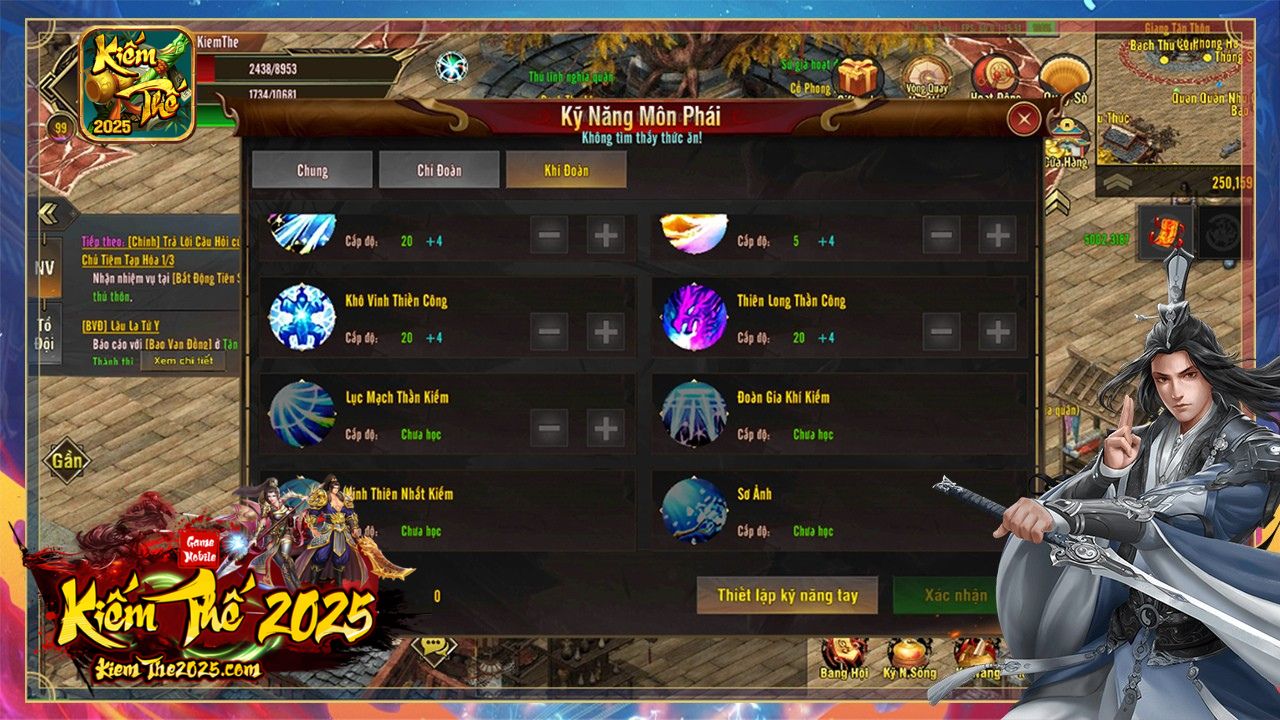
Task: Decrease Thiên Long Thần Công level with minus
Action: [x=939, y=331]
